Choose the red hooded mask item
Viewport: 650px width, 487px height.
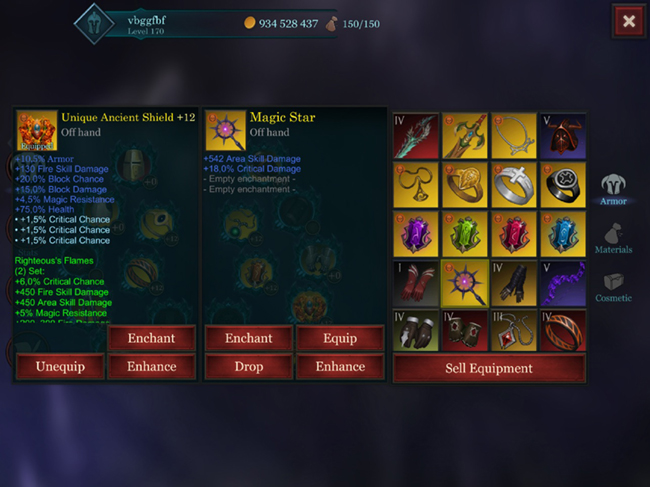click(563, 136)
